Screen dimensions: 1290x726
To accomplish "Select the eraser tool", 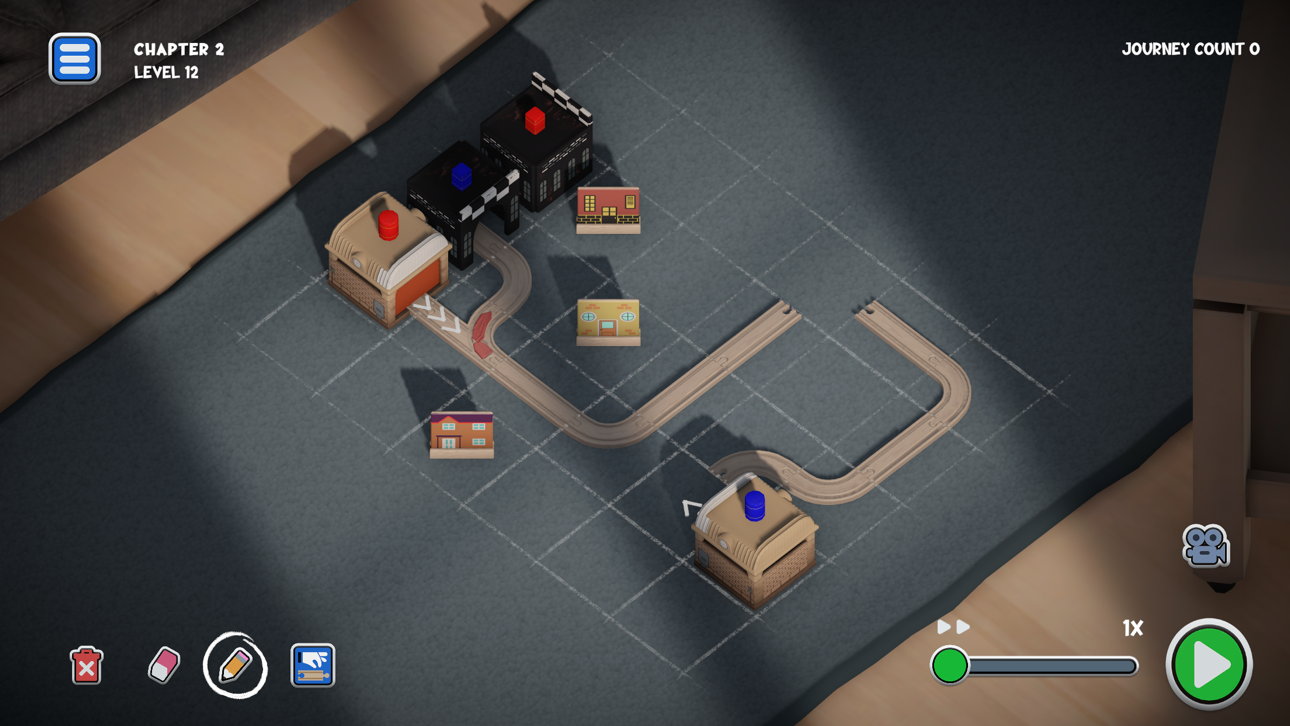I will coord(161,663).
